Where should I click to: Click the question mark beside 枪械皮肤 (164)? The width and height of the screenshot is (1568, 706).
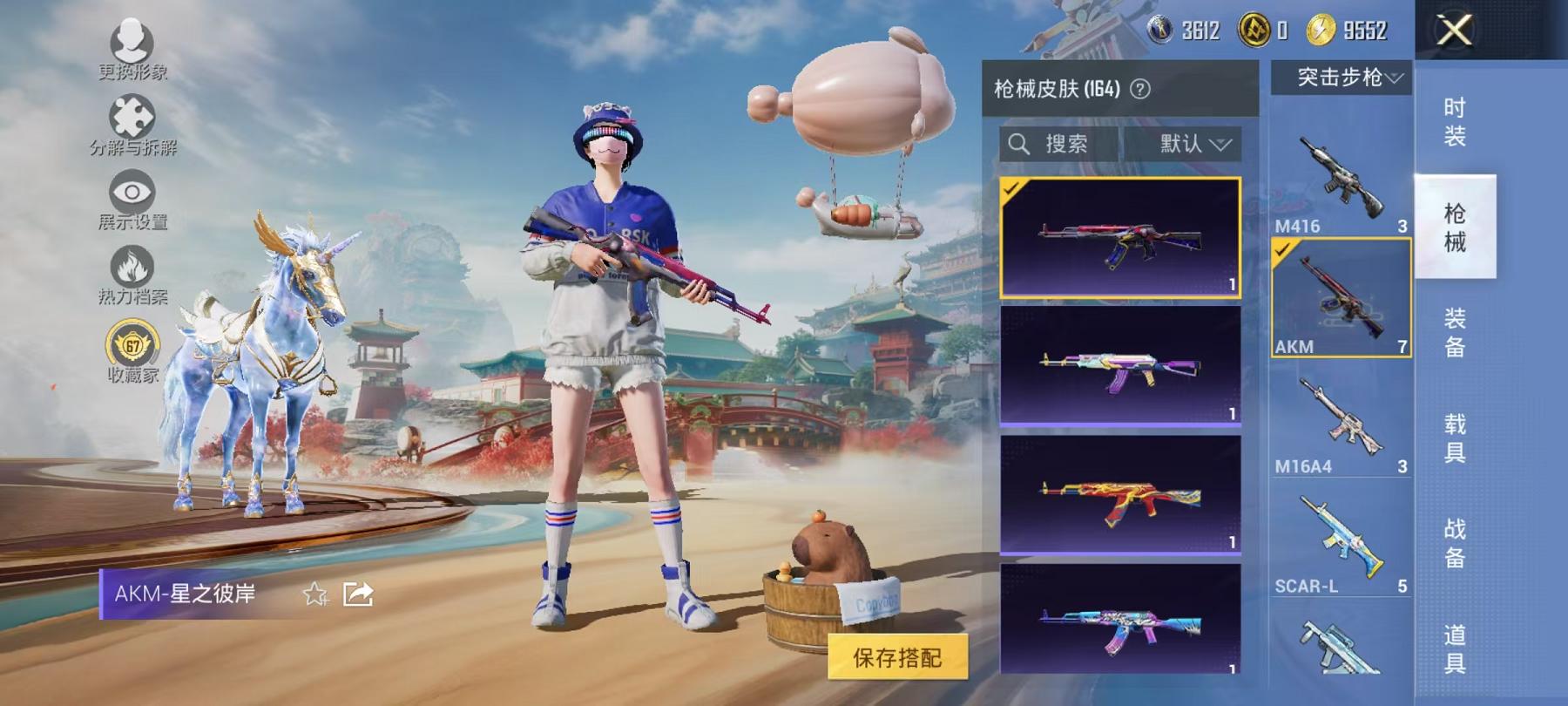coord(1141,86)
